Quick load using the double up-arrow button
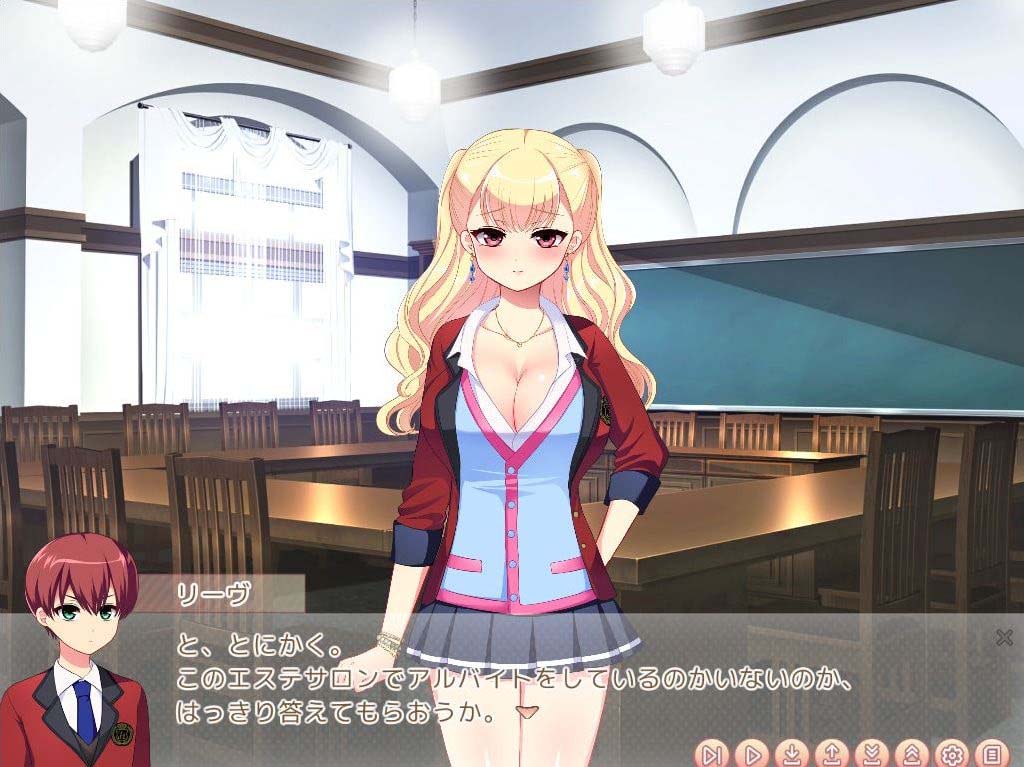 click(x=911, y=753)
